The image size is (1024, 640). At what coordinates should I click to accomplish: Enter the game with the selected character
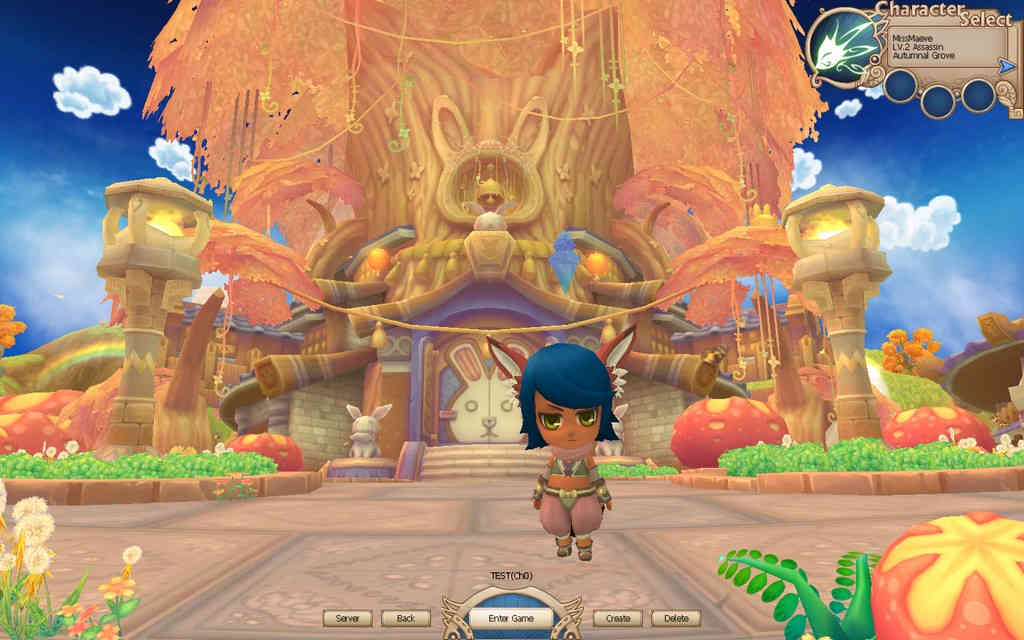tap(511, 618)
